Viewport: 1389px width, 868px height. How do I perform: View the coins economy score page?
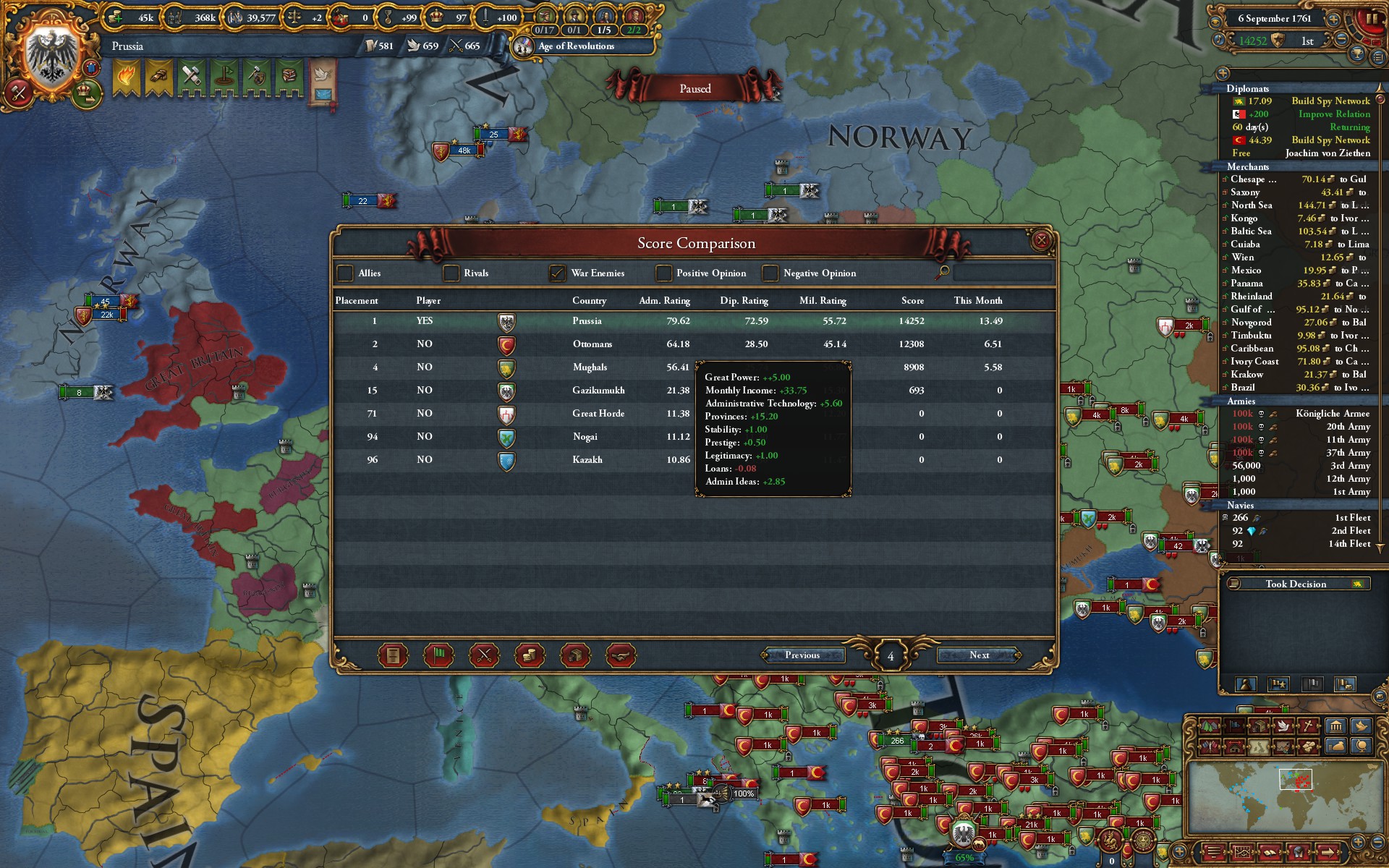(530, 655)
